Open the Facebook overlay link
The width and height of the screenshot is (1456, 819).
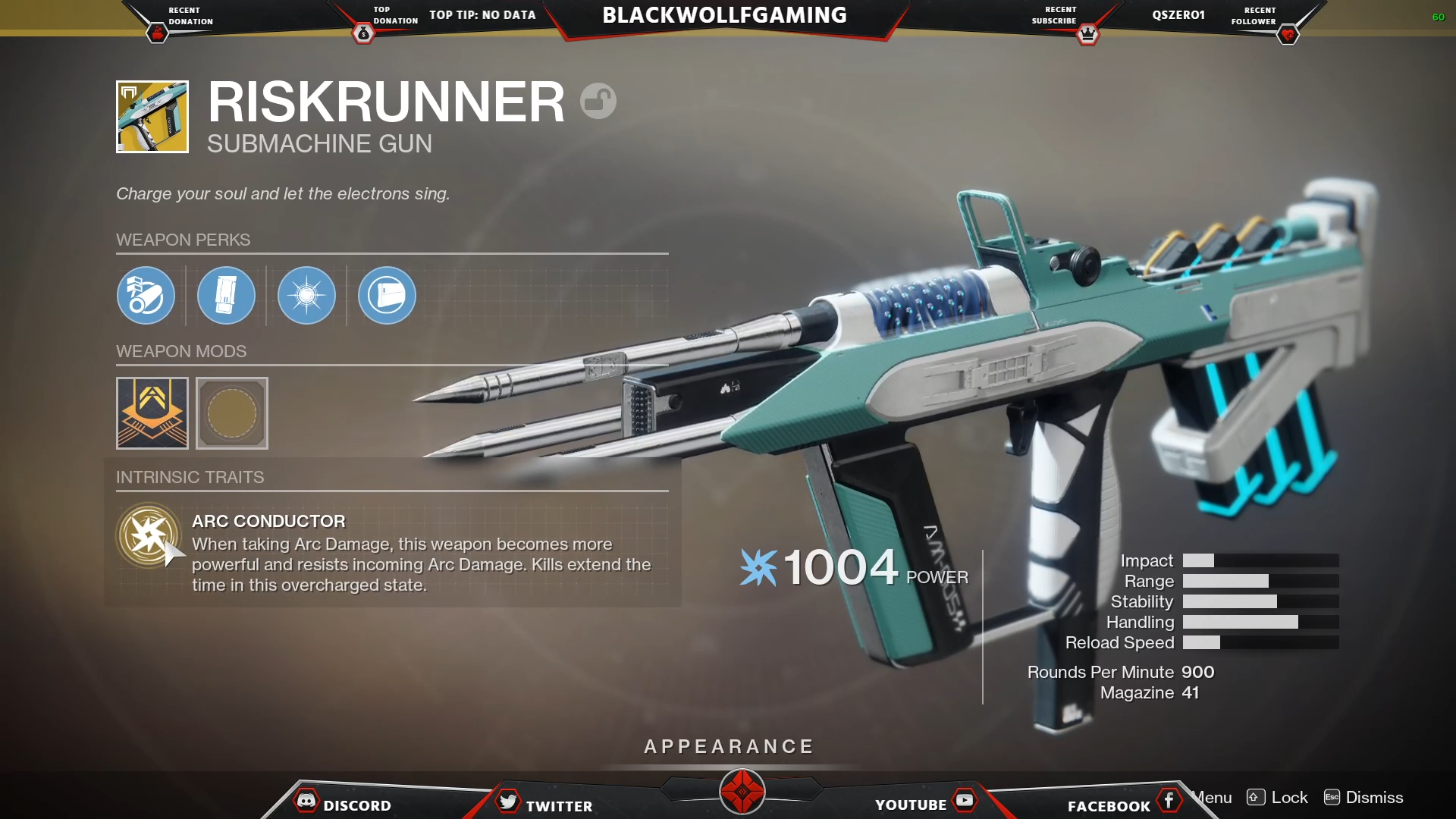[1121, 804]
